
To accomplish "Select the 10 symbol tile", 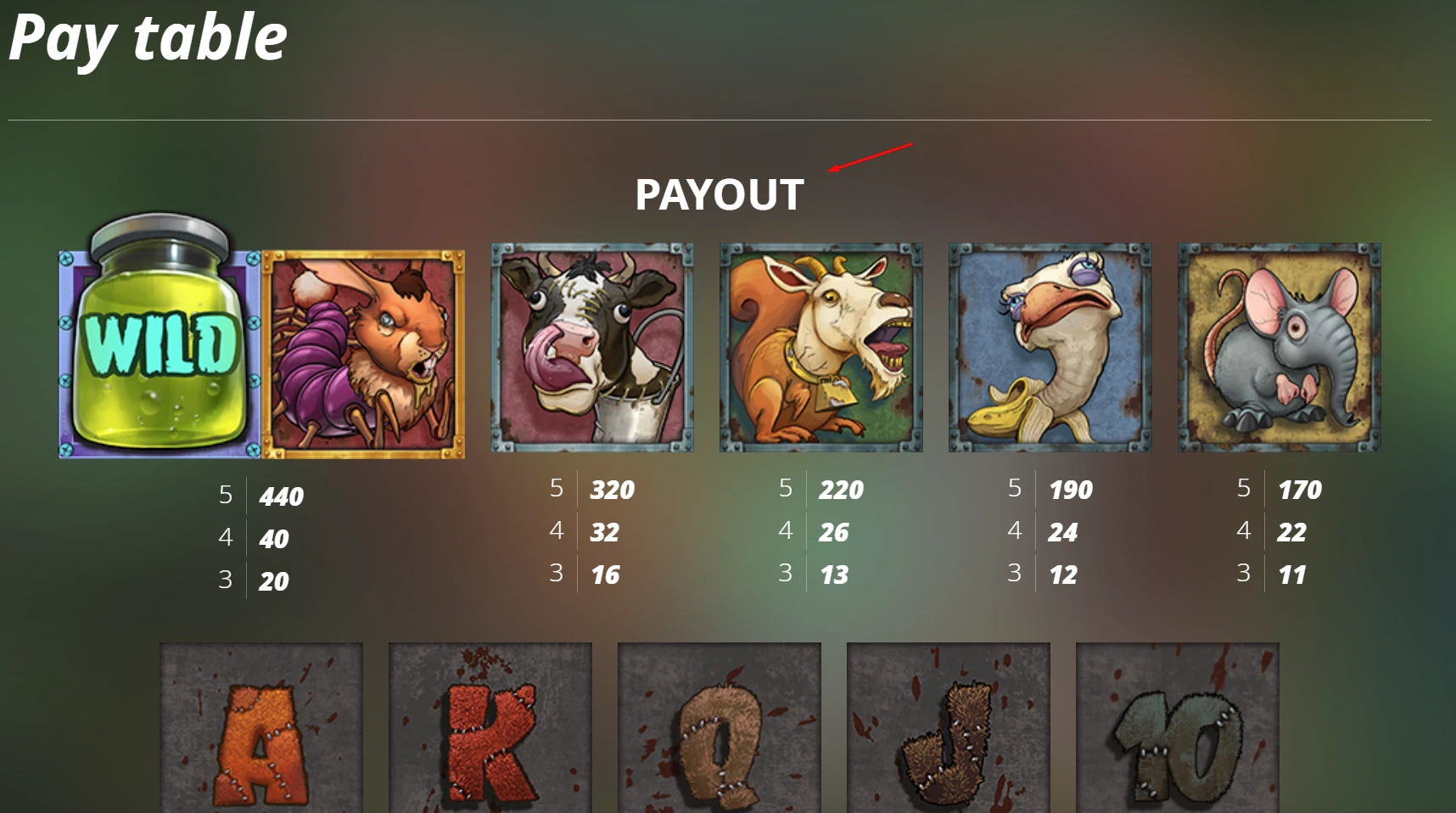I will tap(1178, 730).
